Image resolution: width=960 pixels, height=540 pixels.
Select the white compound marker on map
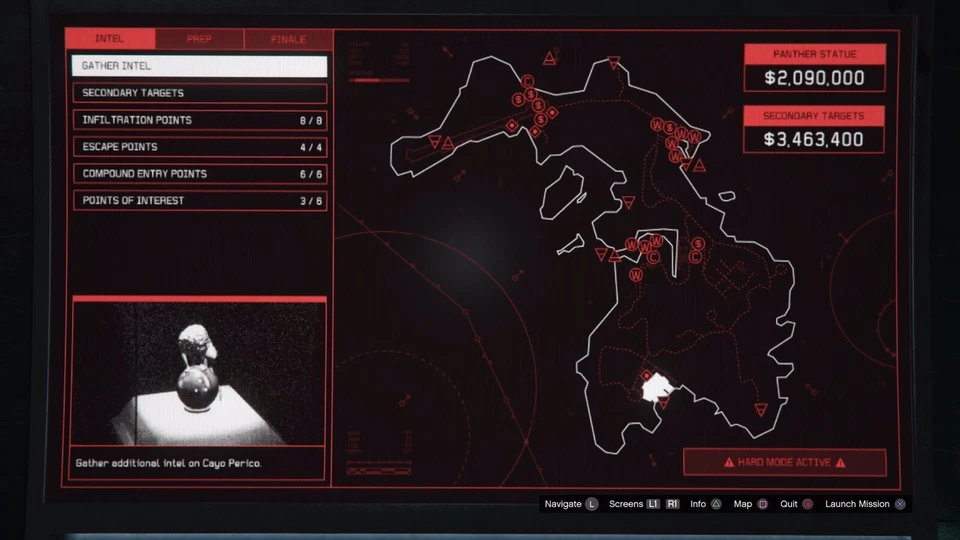click(654, 388)
